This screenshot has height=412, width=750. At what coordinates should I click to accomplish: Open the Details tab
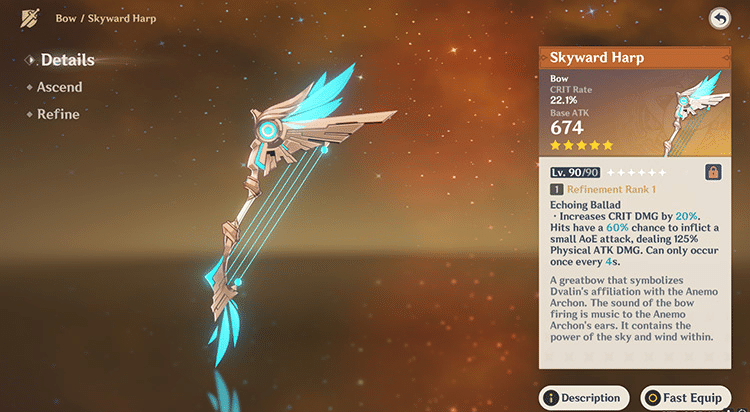coord(67,60)
